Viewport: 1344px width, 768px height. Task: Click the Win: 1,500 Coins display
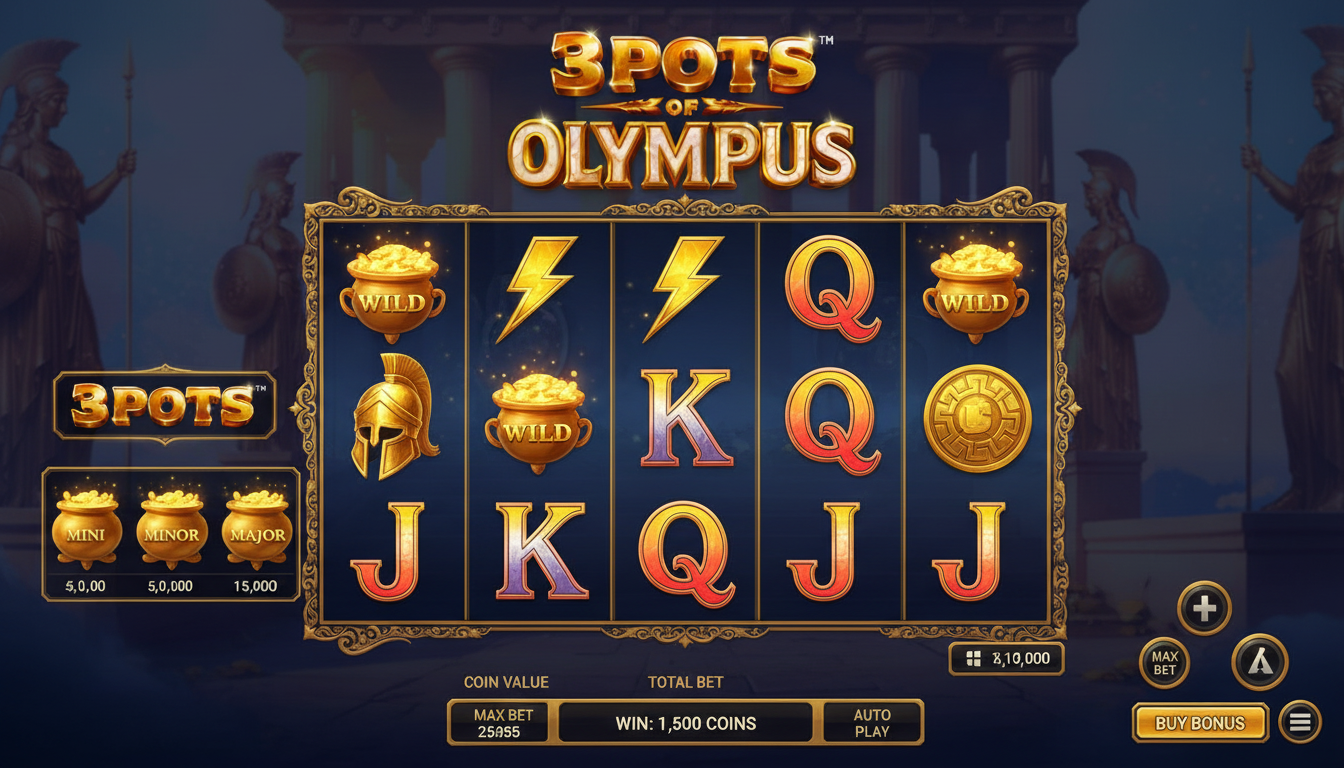688,722
